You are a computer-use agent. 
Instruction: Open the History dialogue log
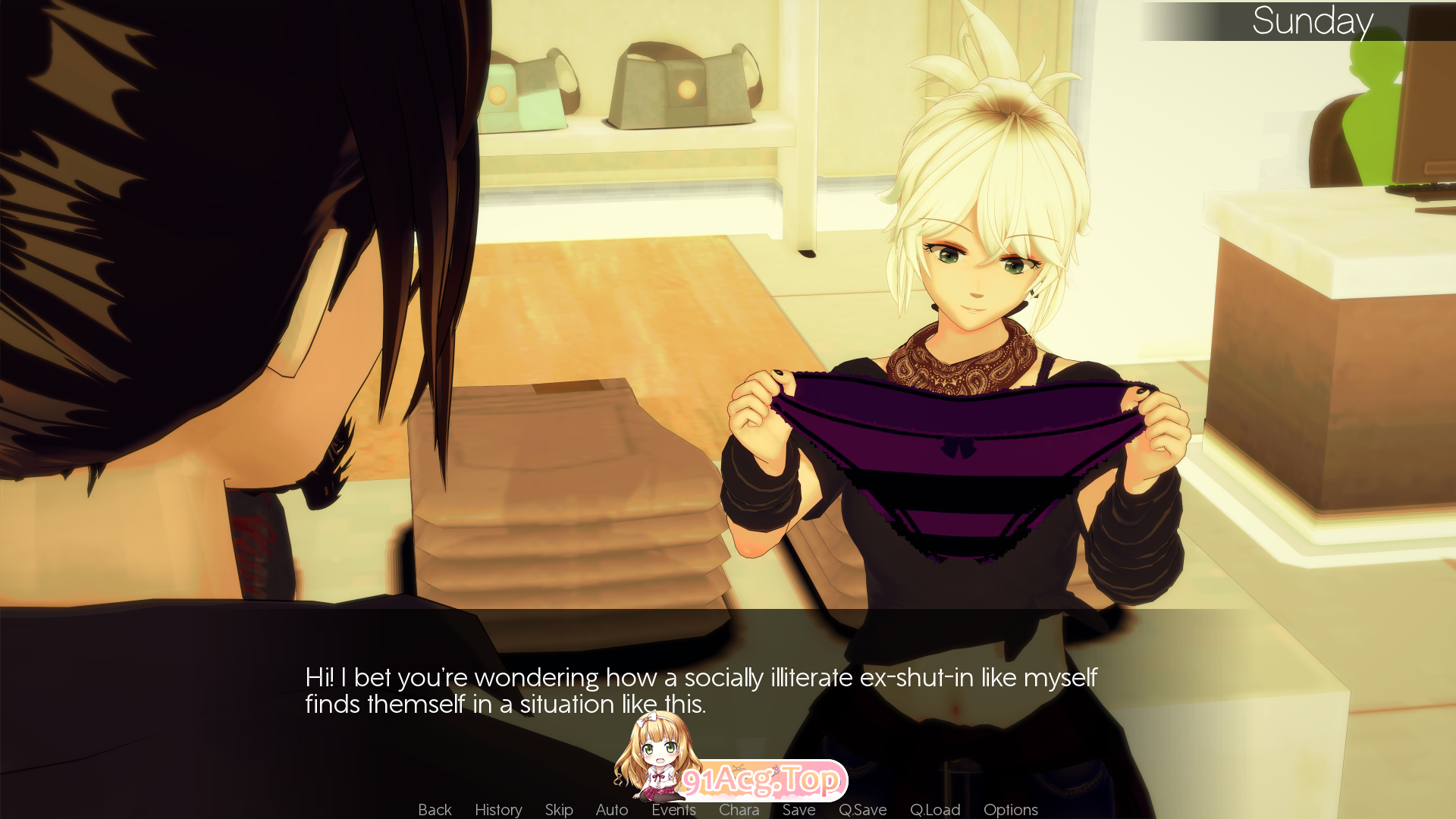[497, 809]
